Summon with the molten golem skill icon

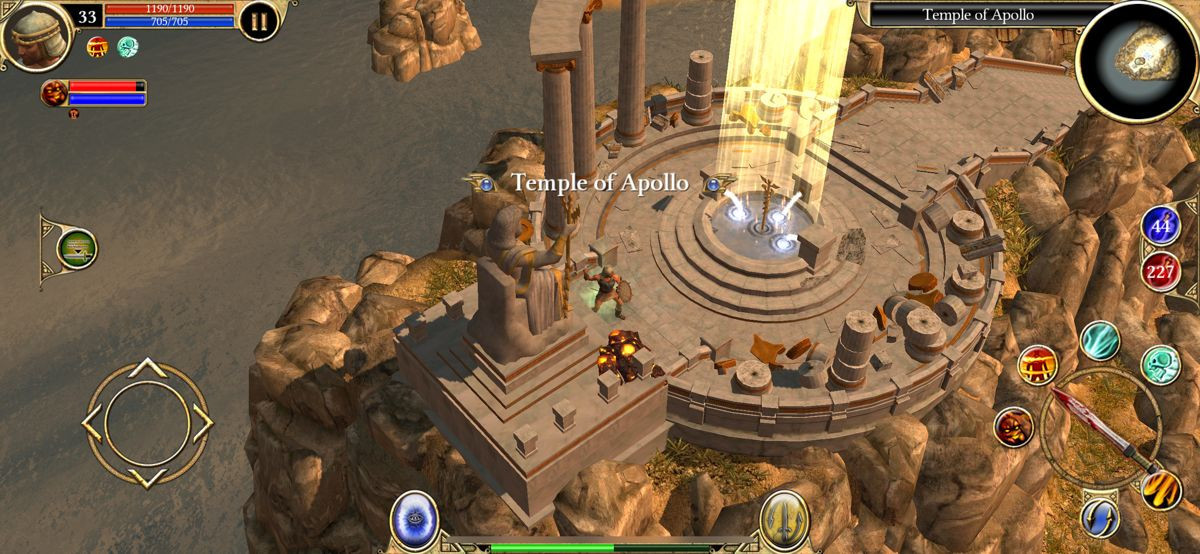[x=1014, y=428]
